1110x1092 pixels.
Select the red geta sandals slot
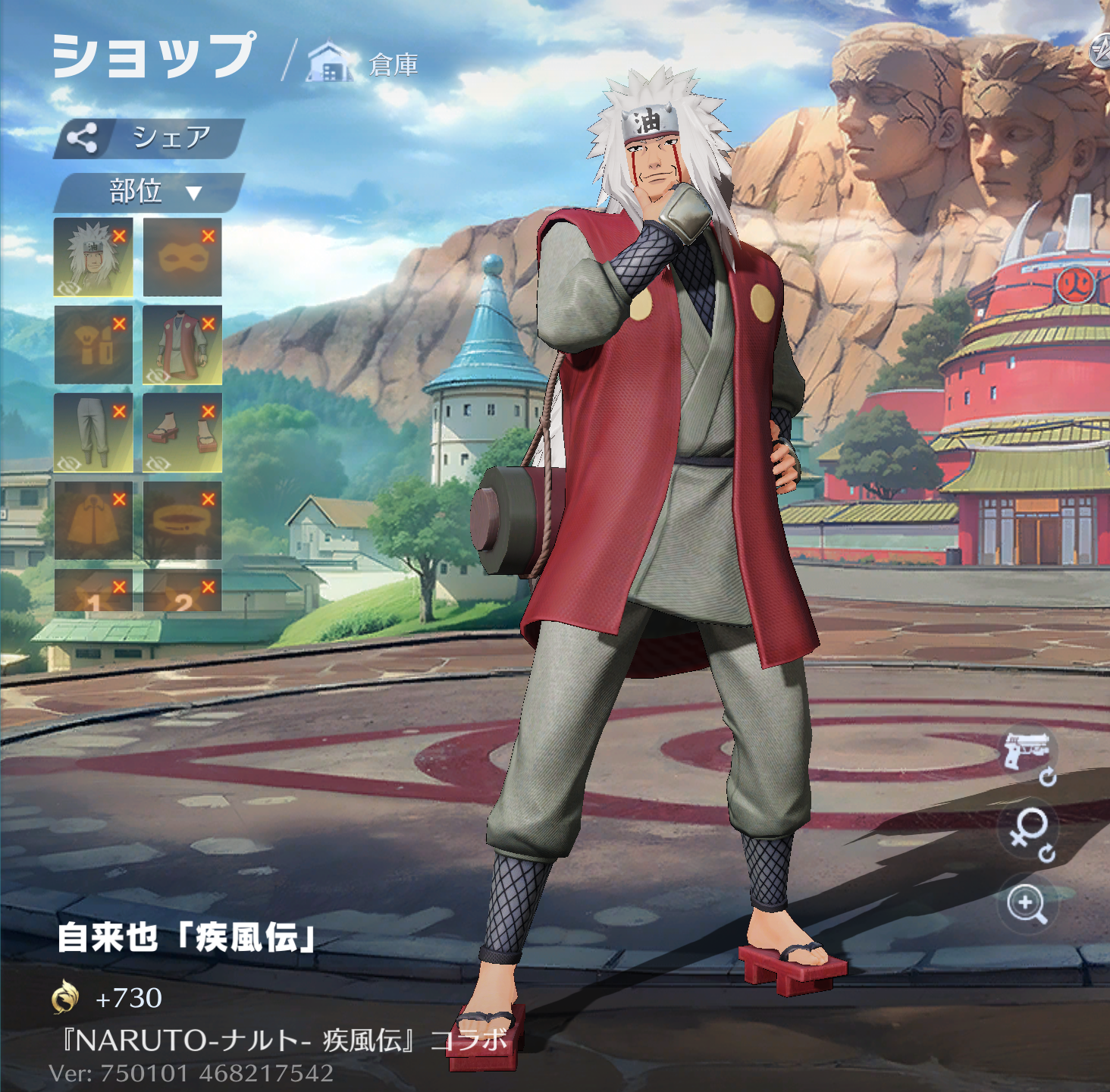coord(181,433)
